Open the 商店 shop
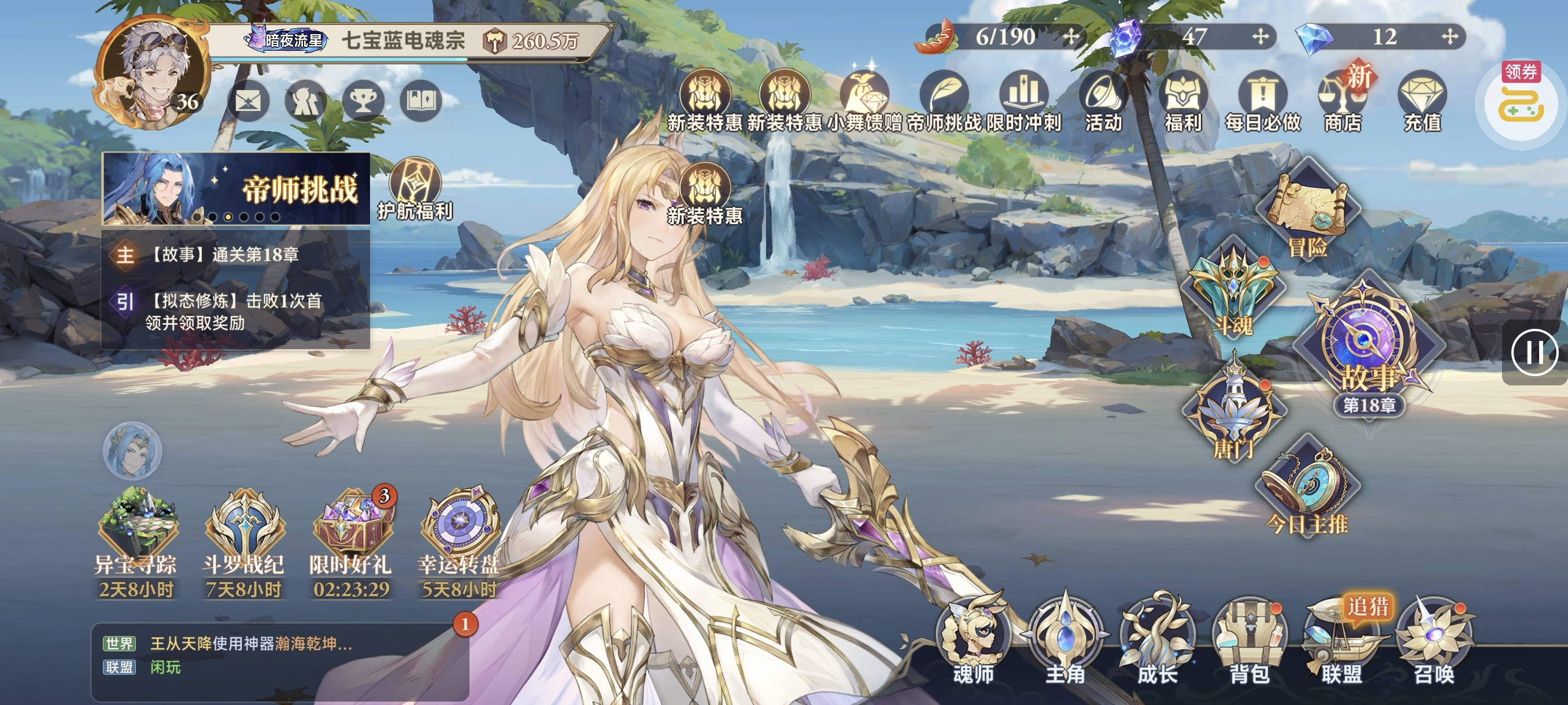The image size is (1568, 705). [x=1342, y=101]
